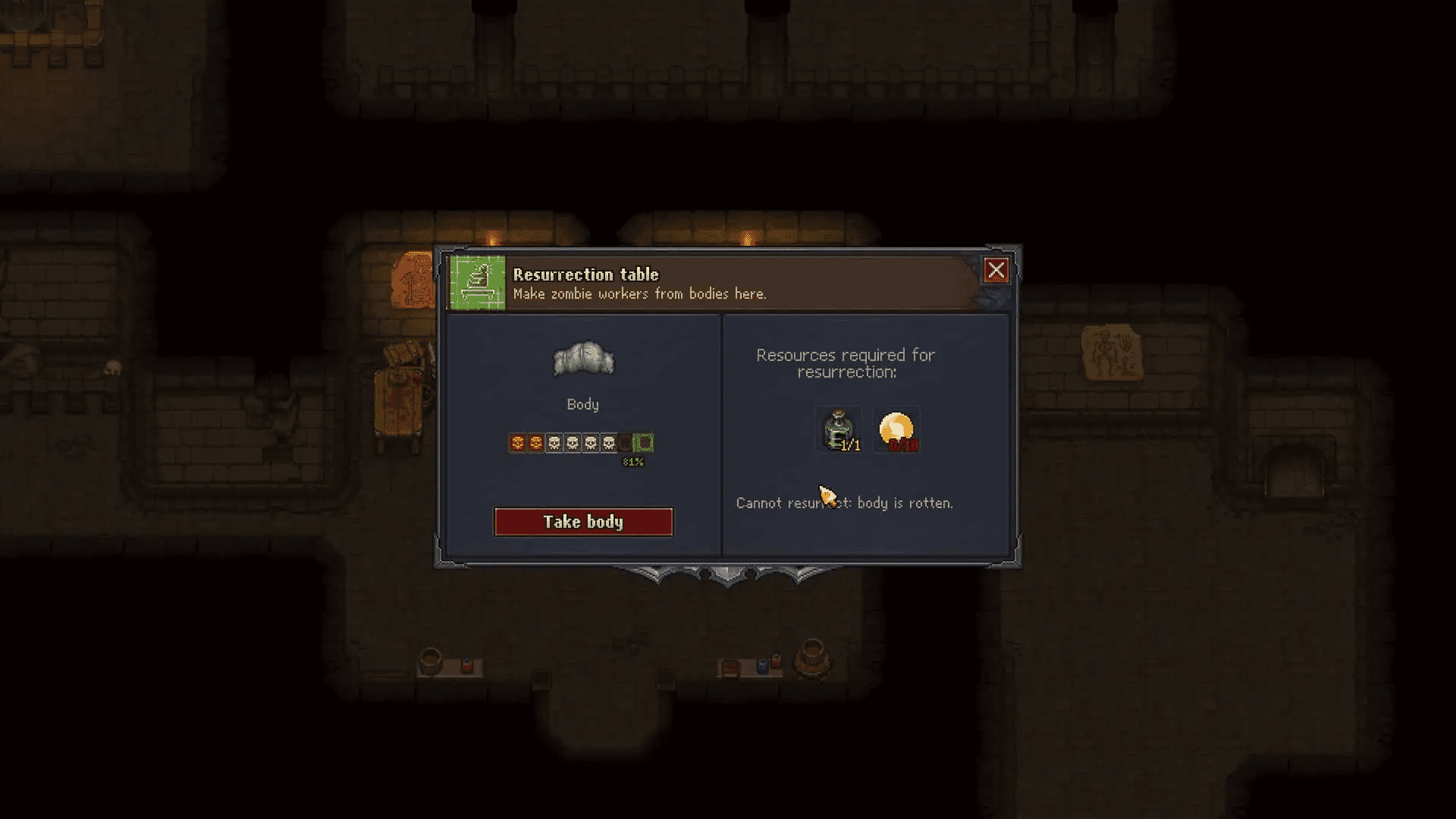This screenshot has height=819, width=1456.
Task: Click the second red rotten skull icon
Action: [x=536, y=442]
